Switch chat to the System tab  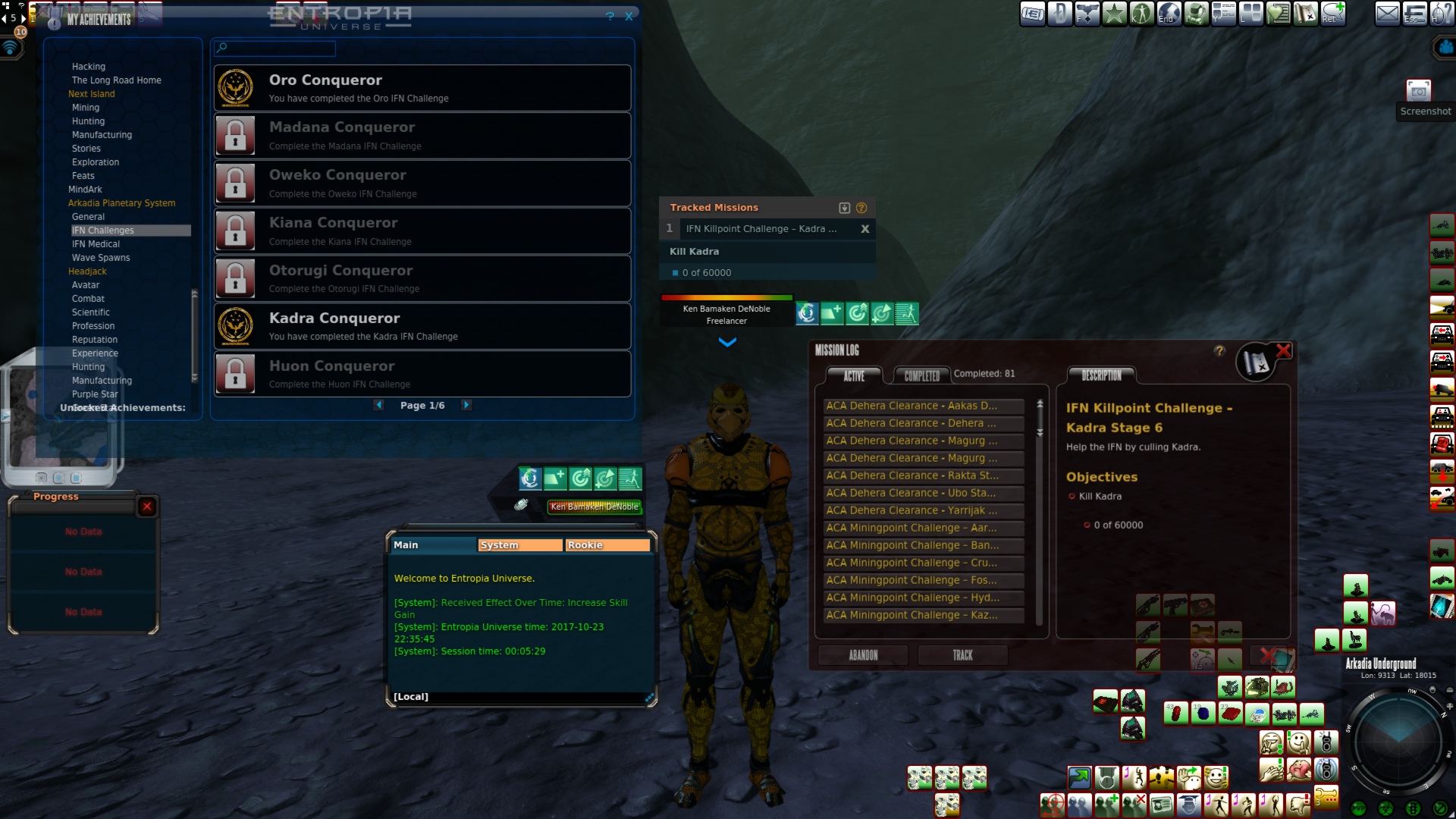coord(519,545)
